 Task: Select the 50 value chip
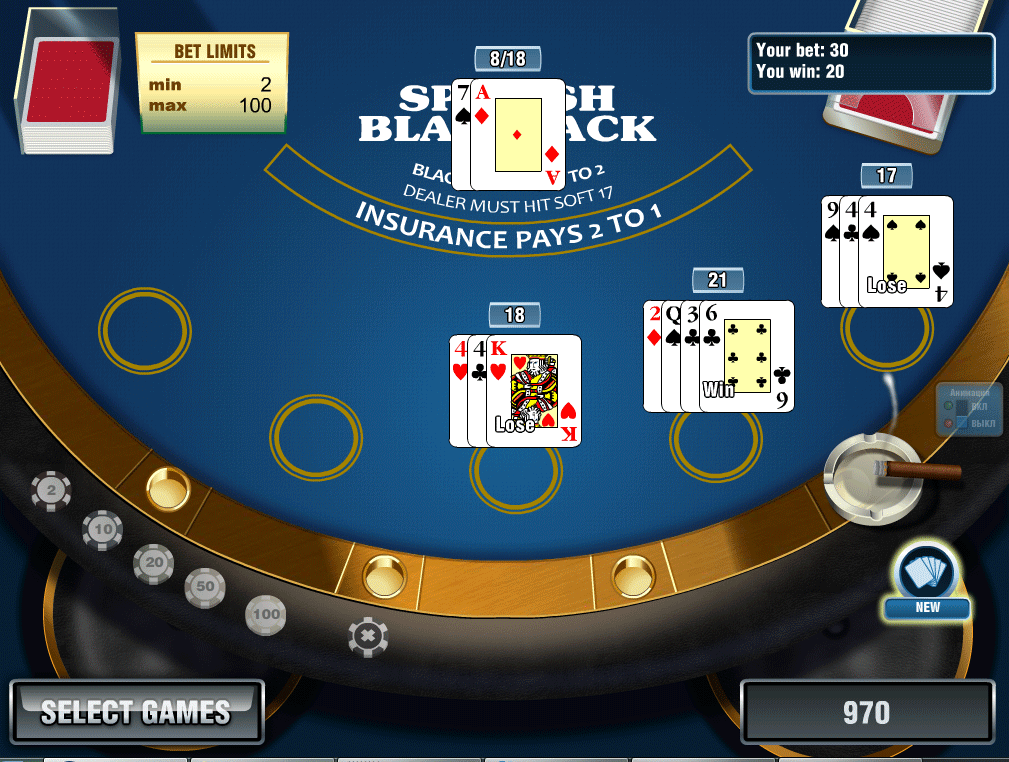point(205,588)
